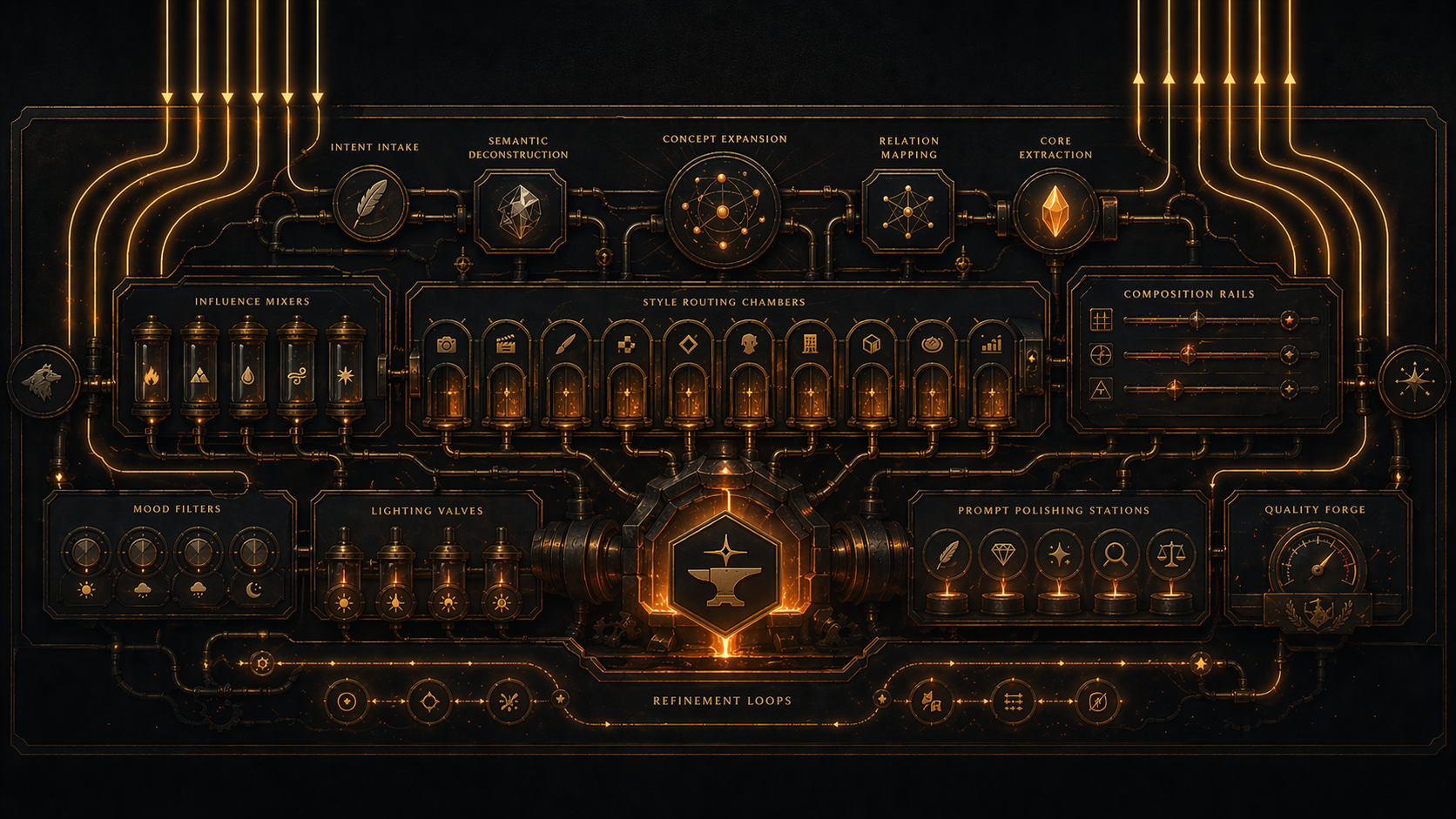Select the diamond prompt polishing station

[x=1002, y=554]
